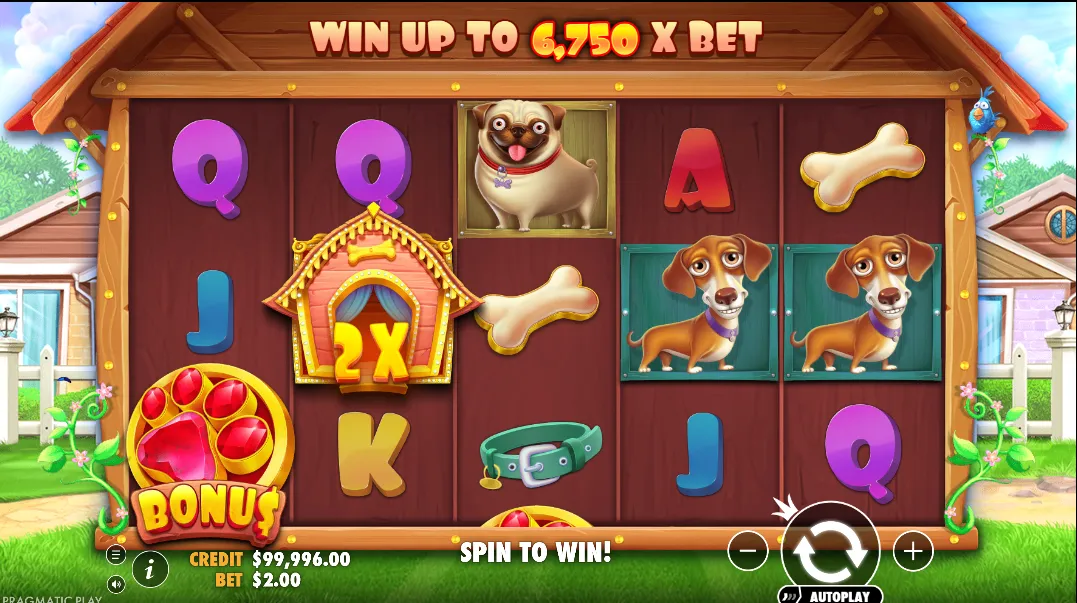Image resolution: width=1077 pixels, height=603 pixels.
Task: Show the game info paytable
Action: pyautogui.click(x=150, y=569)
